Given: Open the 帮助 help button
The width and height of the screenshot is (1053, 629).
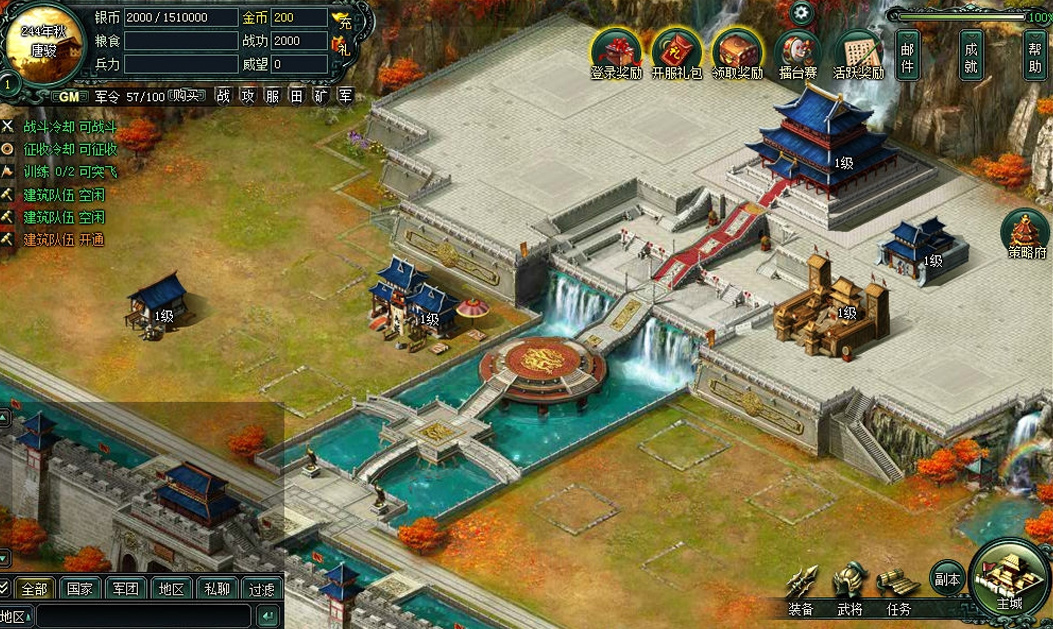Looking at the screenshot, I should point(1035,58).
